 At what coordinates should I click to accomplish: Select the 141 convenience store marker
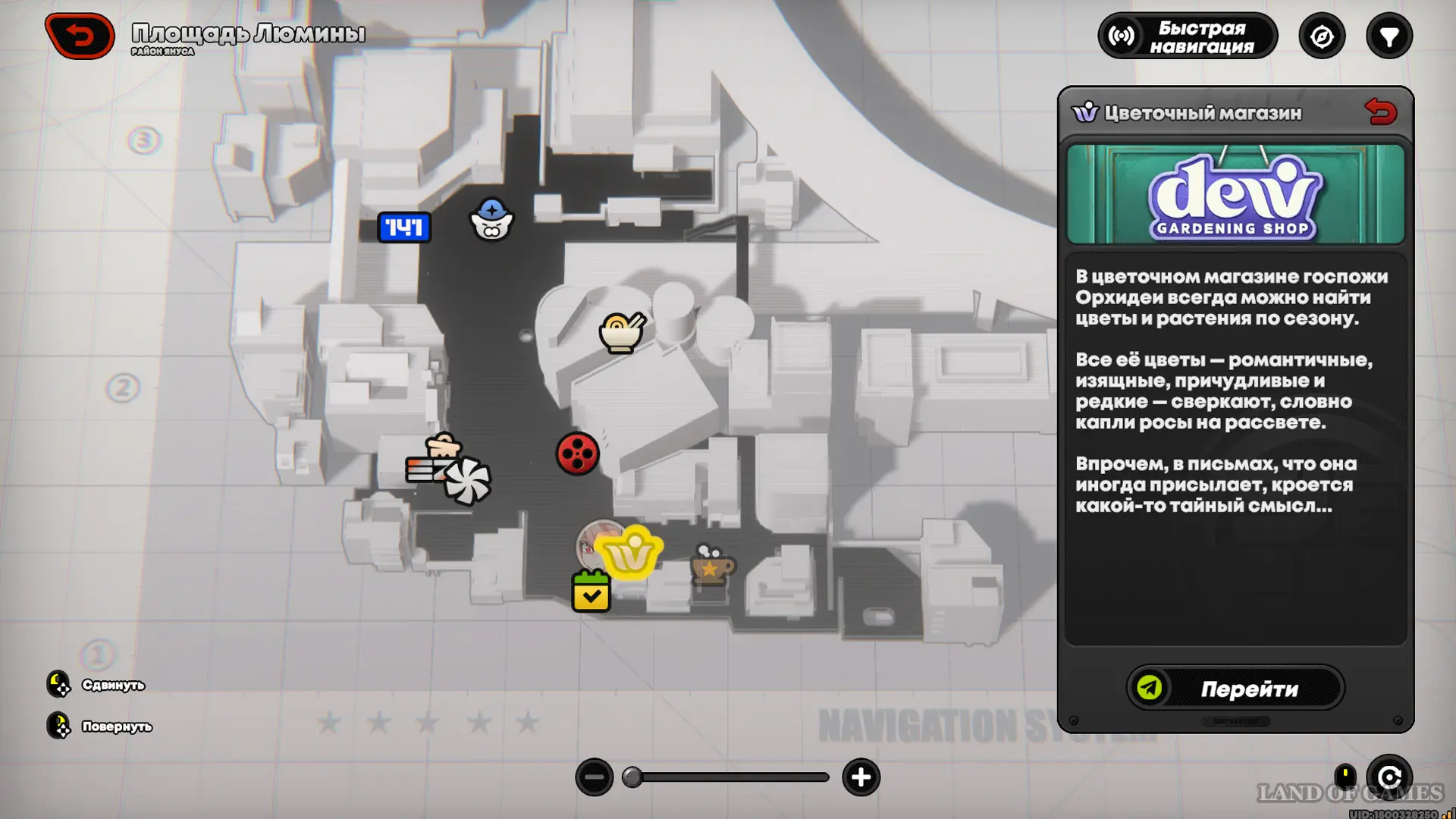(404, 227)
